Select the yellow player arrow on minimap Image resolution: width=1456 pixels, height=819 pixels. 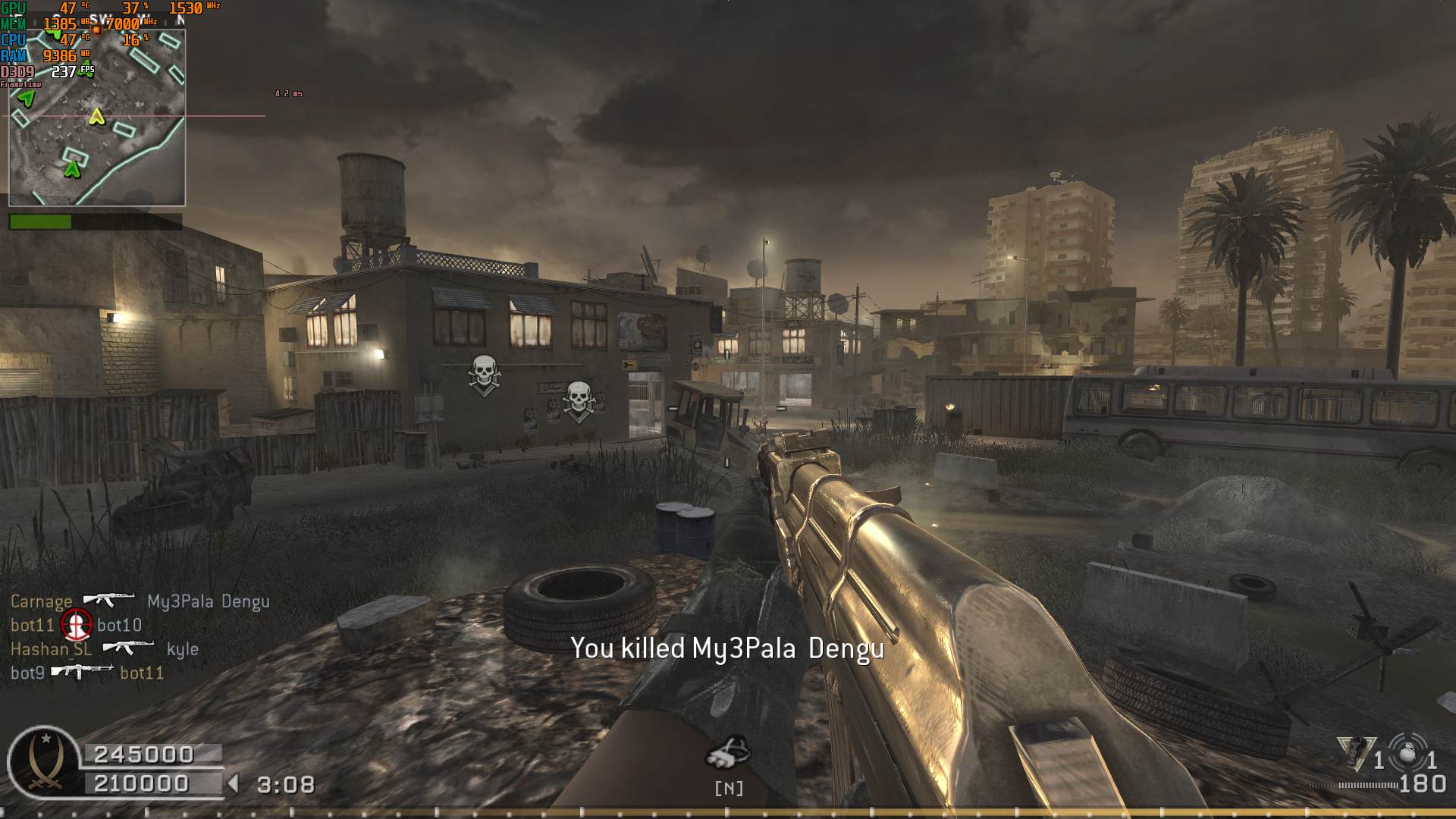coord(96,117)
